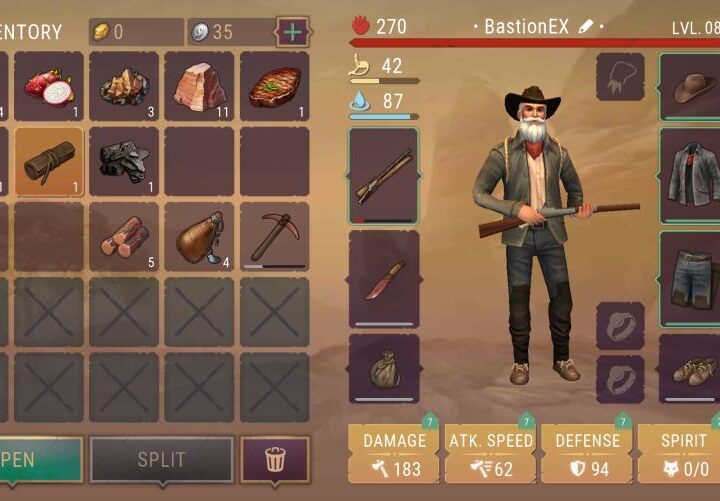Open the equipped pouch bag slot

tap(384, 368)
